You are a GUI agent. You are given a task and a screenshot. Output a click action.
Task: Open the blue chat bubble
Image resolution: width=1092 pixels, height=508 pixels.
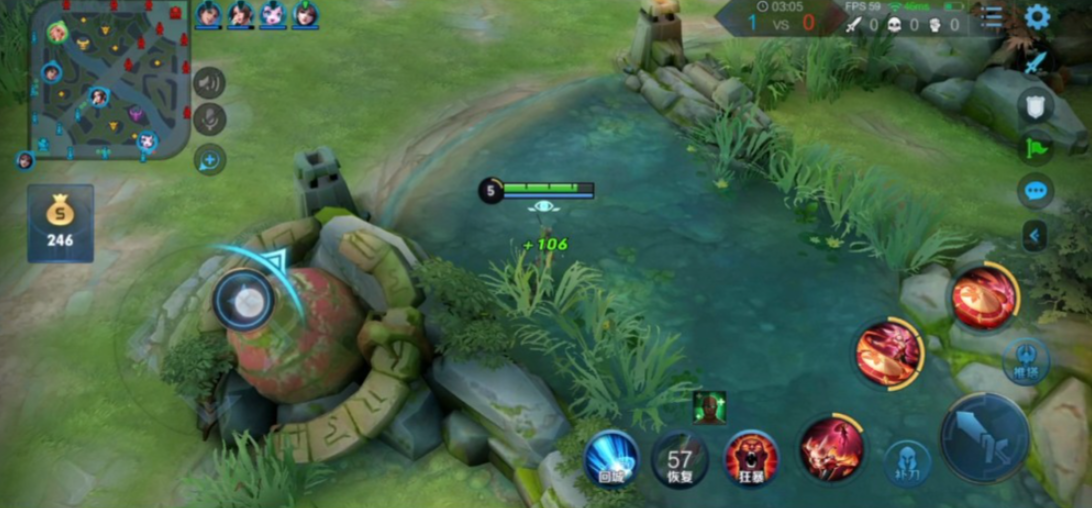[x=1035, y=190]
